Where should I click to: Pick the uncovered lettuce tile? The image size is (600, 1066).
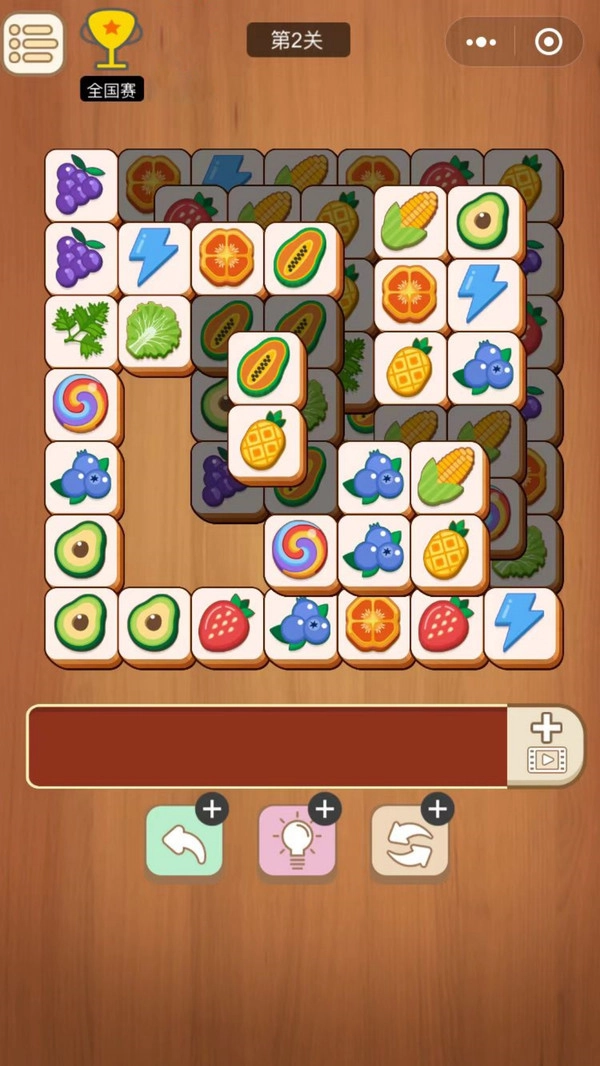click(x=155, y=331)
